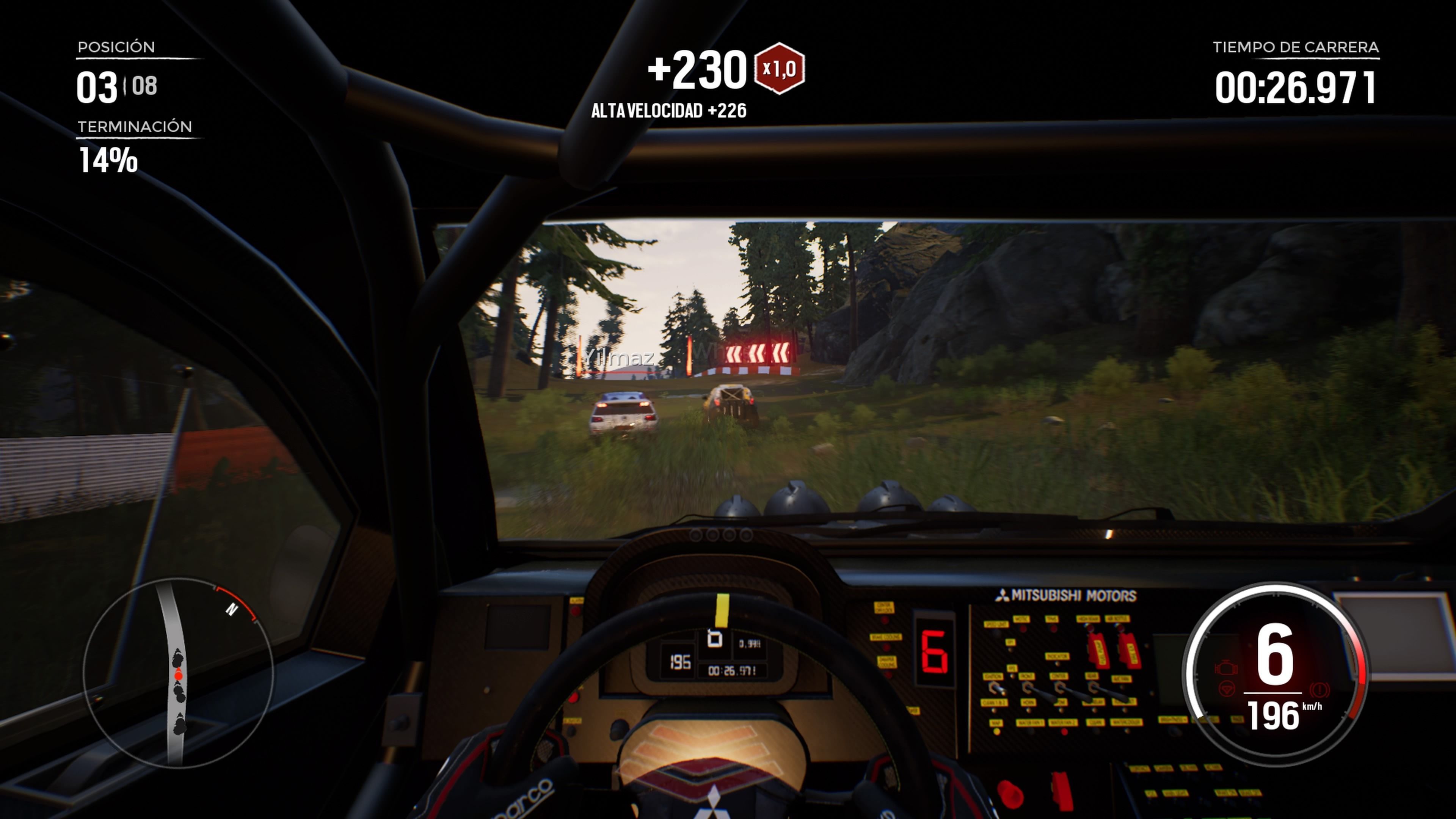This screenshot has height=819, width=1456.
Task: Click the circular track minimap
Action: click(178, 673)
